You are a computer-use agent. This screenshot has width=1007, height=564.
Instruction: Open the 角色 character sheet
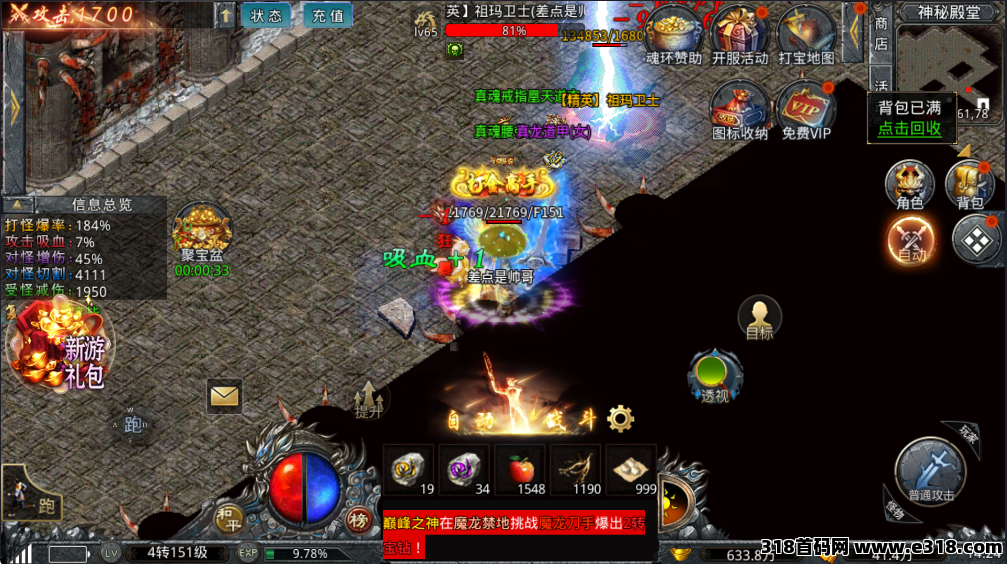pyautogui.click(x=910, y=182)
